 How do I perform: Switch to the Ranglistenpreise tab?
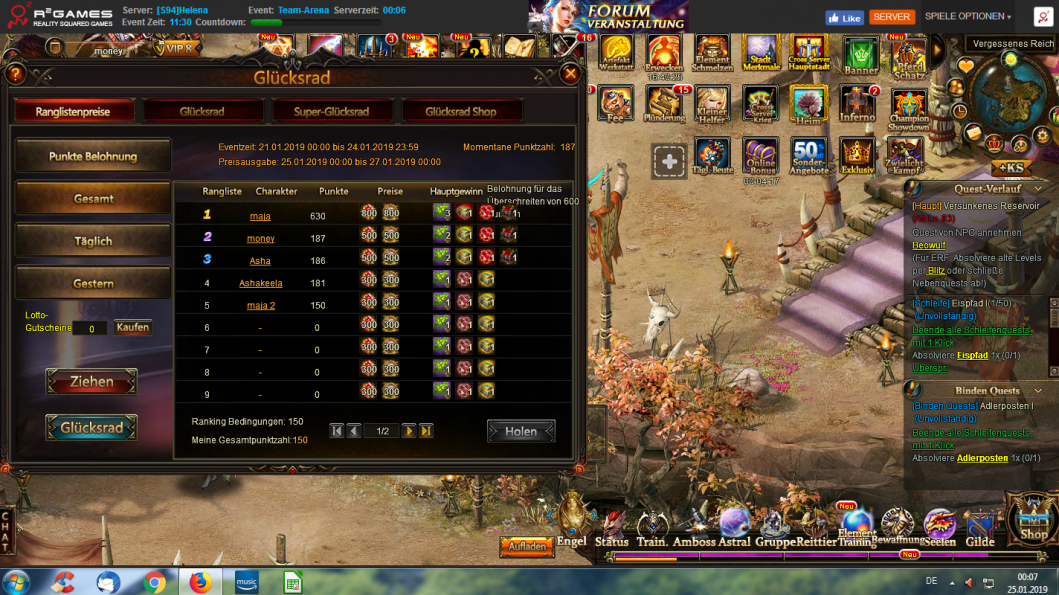[72, 112]
